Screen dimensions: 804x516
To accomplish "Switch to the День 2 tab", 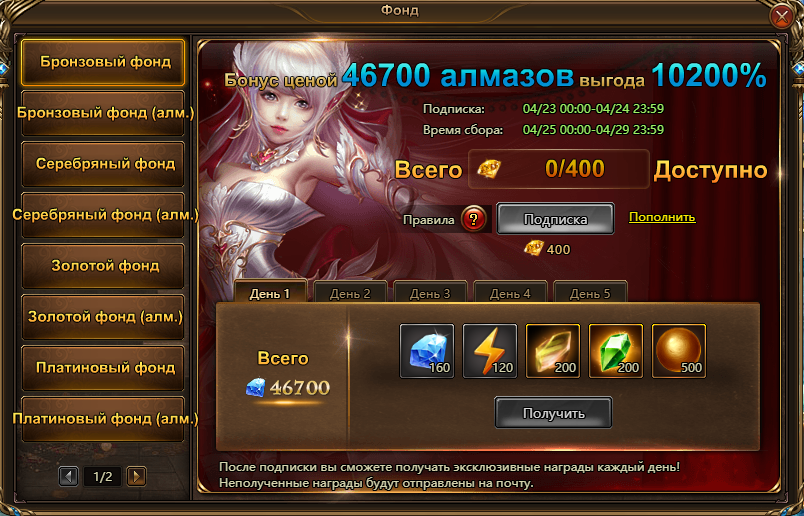I will click(351, 293).
